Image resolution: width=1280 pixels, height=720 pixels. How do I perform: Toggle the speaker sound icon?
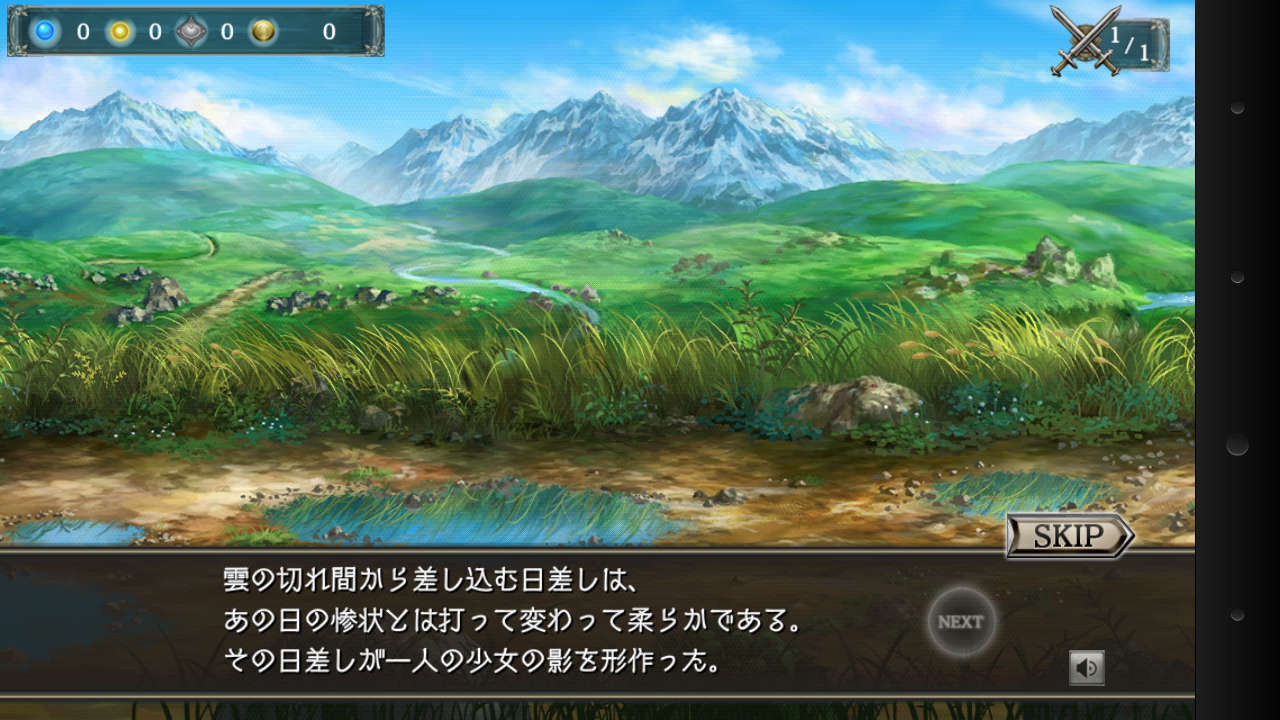click(1086, 667)
